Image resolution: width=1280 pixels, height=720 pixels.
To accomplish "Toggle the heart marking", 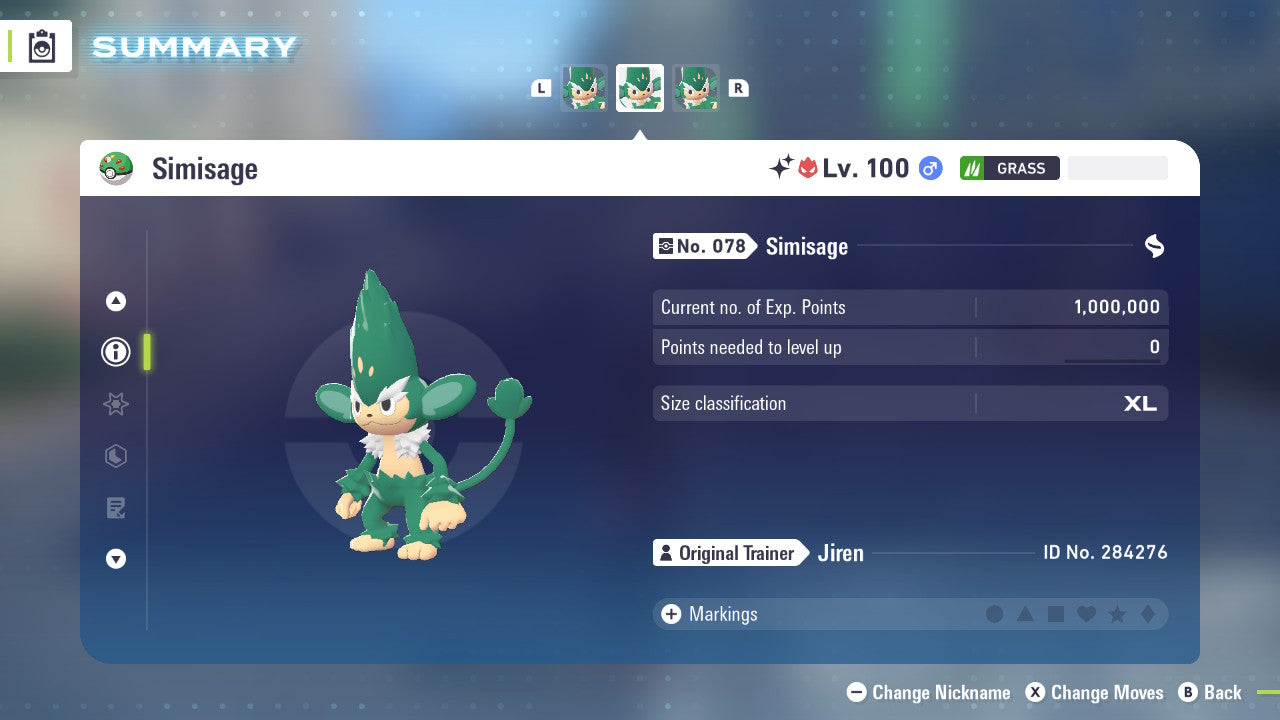I will 1086,614.
